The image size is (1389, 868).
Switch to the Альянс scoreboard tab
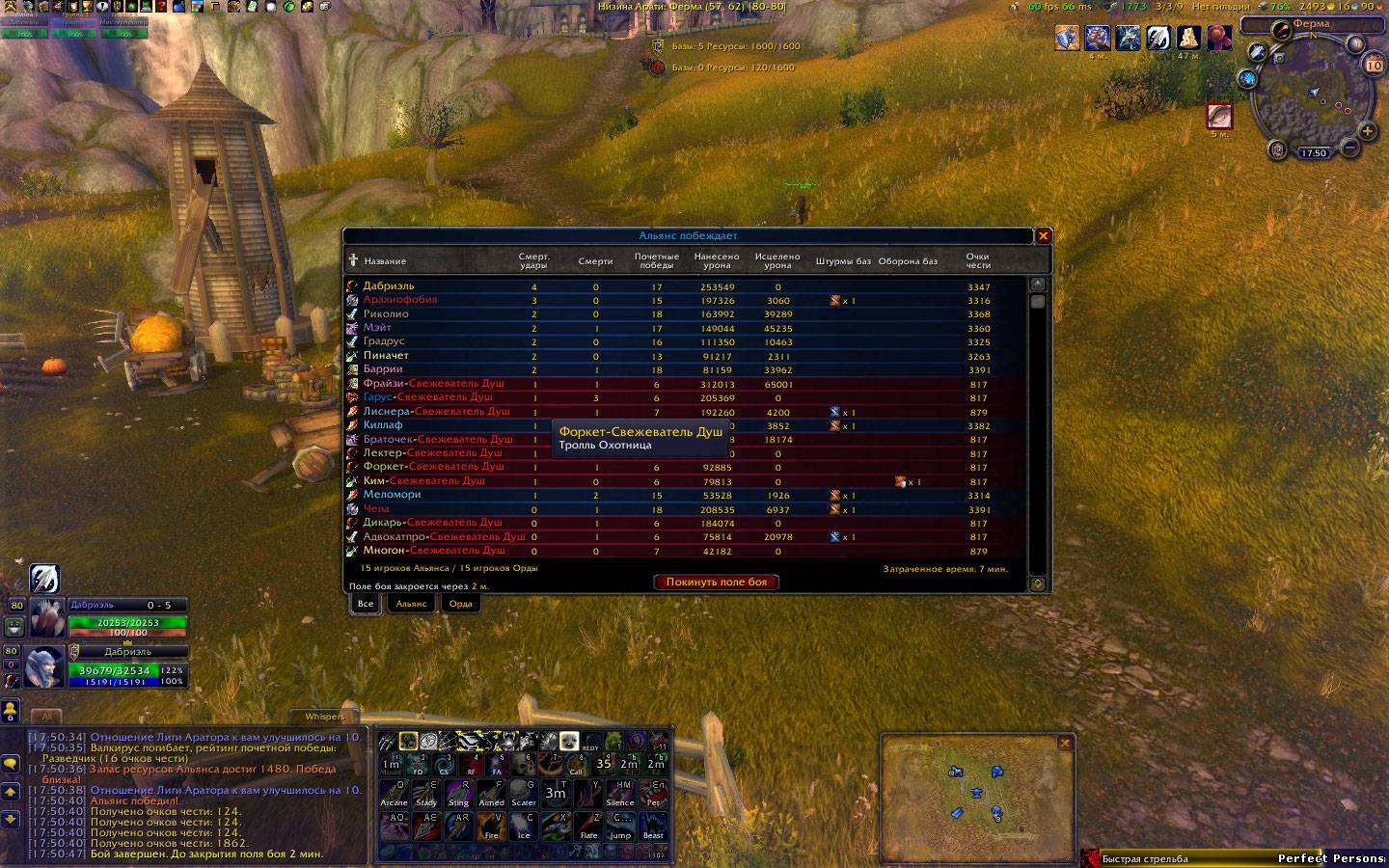[x=411, y=604]
